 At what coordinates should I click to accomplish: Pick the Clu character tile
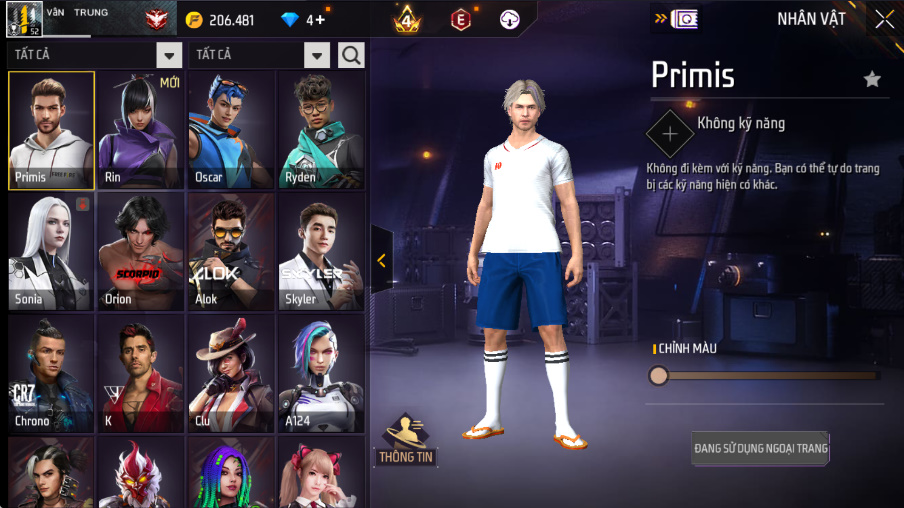231,374
